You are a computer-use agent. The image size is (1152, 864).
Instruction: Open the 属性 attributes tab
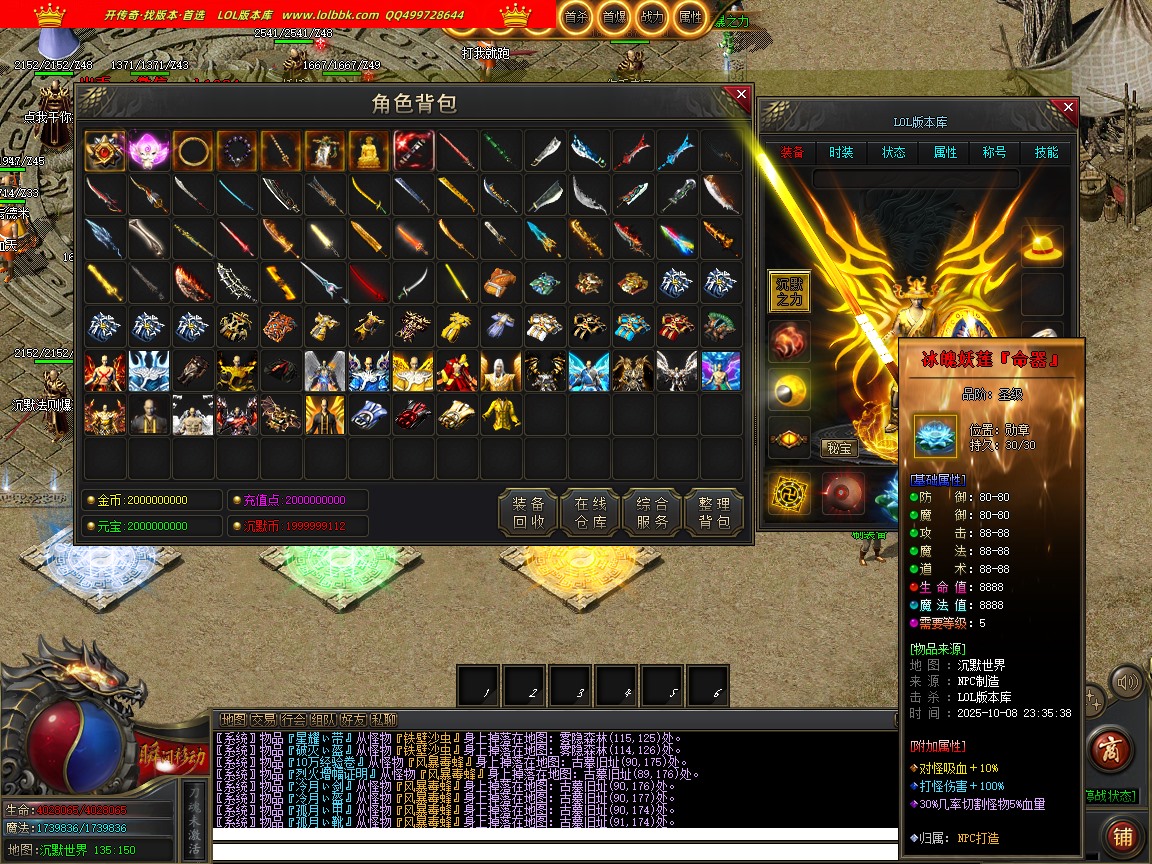(x=945, y=153)
